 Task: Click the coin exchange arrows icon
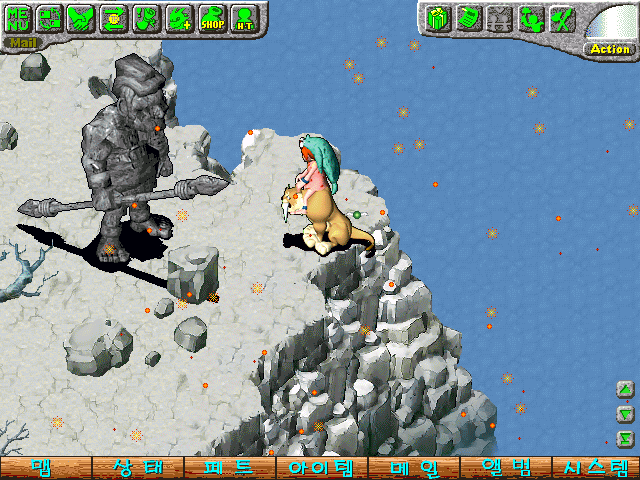click(x=115, y=18)
